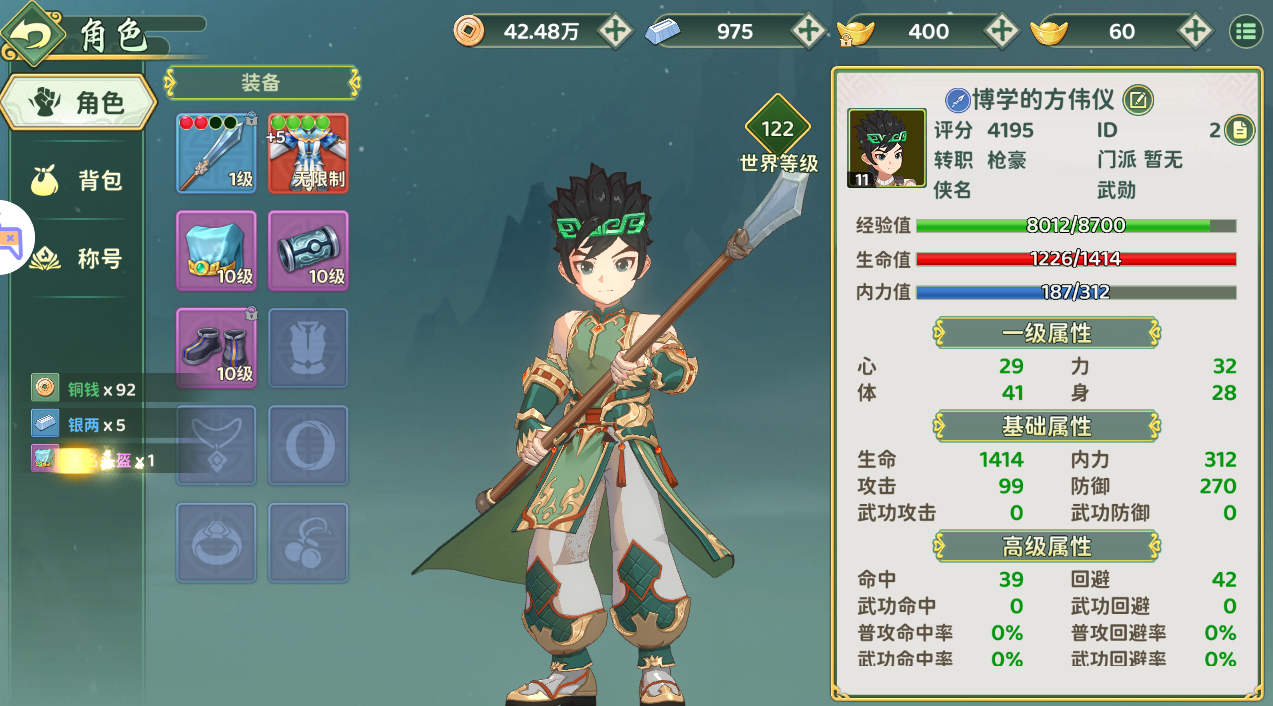Image resolution: width=1273 pixels, height=706 pixels.
Task: Open the 世界等级 122 world level badge
Action: (x=777, y=130)
